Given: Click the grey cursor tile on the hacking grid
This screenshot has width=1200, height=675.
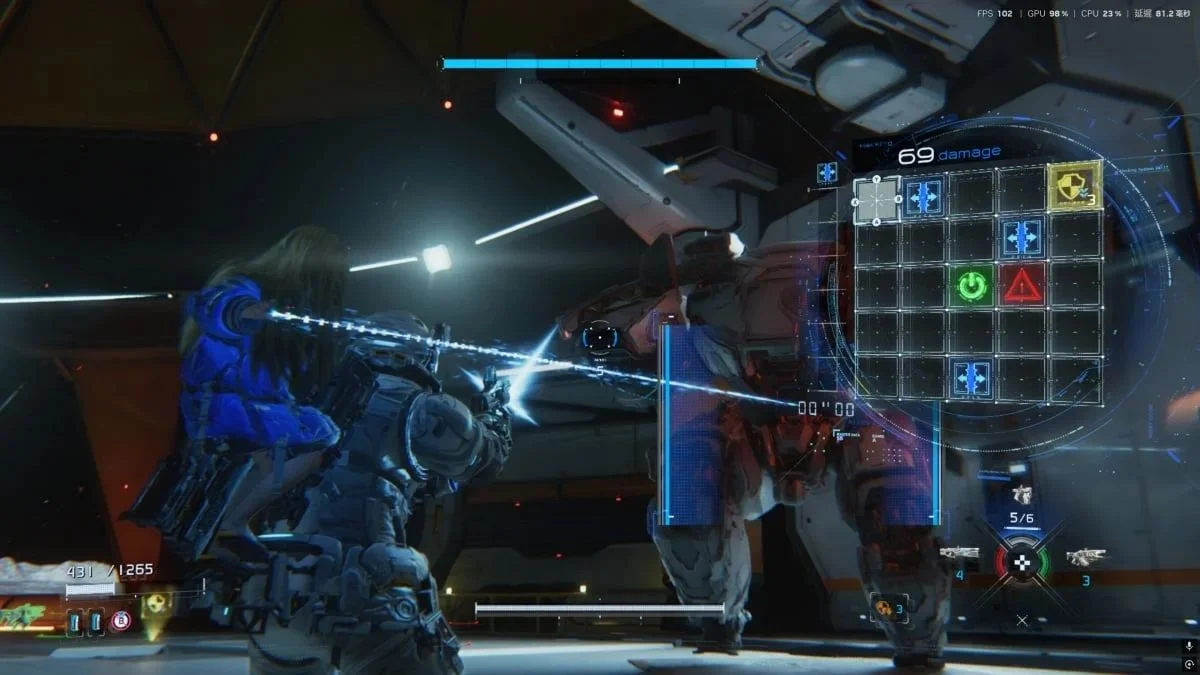Looking at the screenshot, I should tap(877, 199).
